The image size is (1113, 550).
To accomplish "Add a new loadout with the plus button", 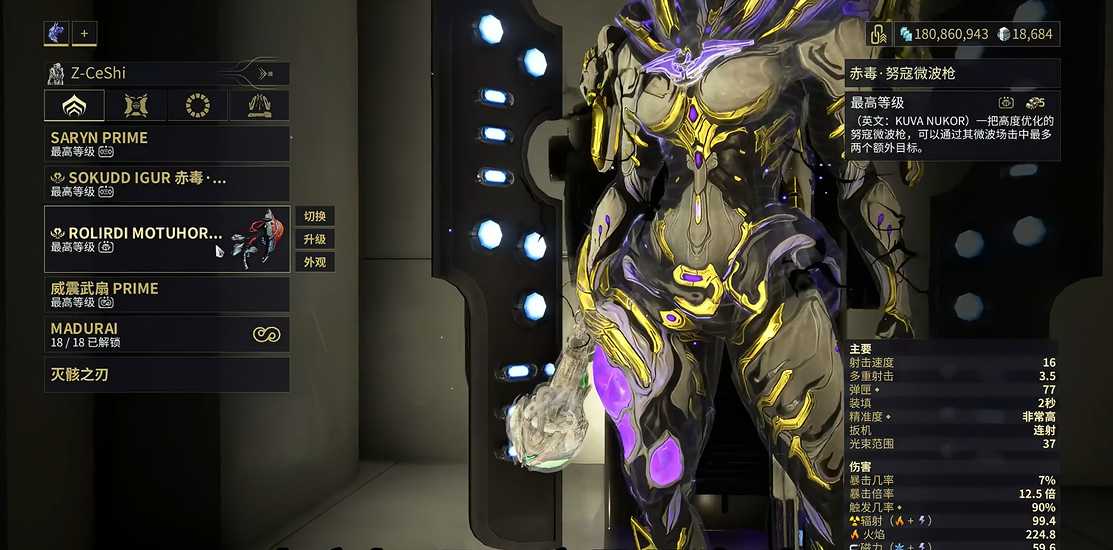I will (x=84, y=33).
